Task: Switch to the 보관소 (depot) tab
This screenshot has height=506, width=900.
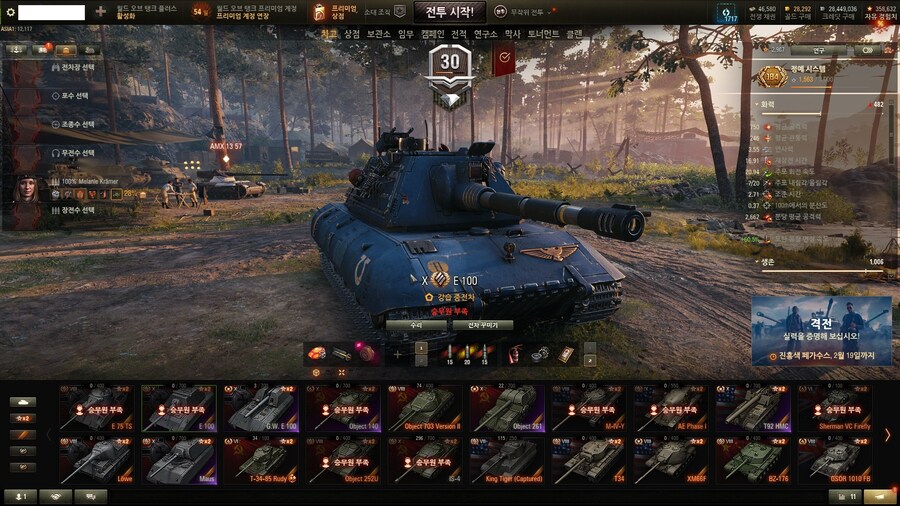Action: pos(378,34)
